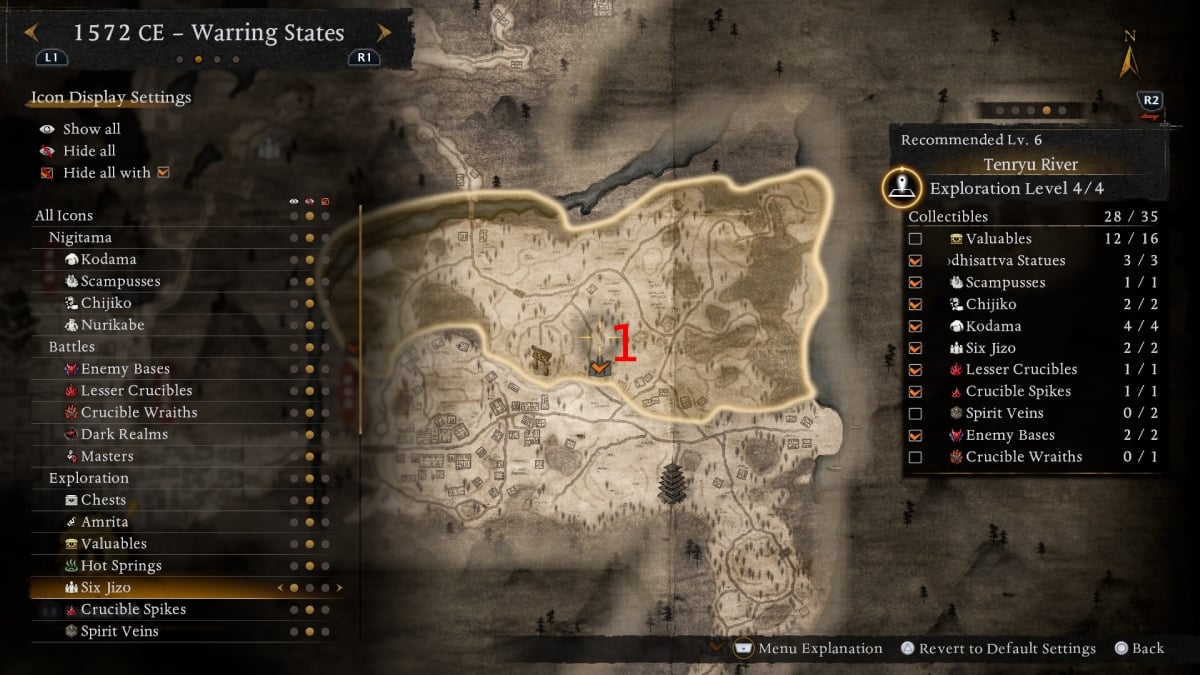Image resolution: width=1200 pixels, height=675 pixels.
Task: Select the pagoda marker on the map
Action: pos(672,484)
